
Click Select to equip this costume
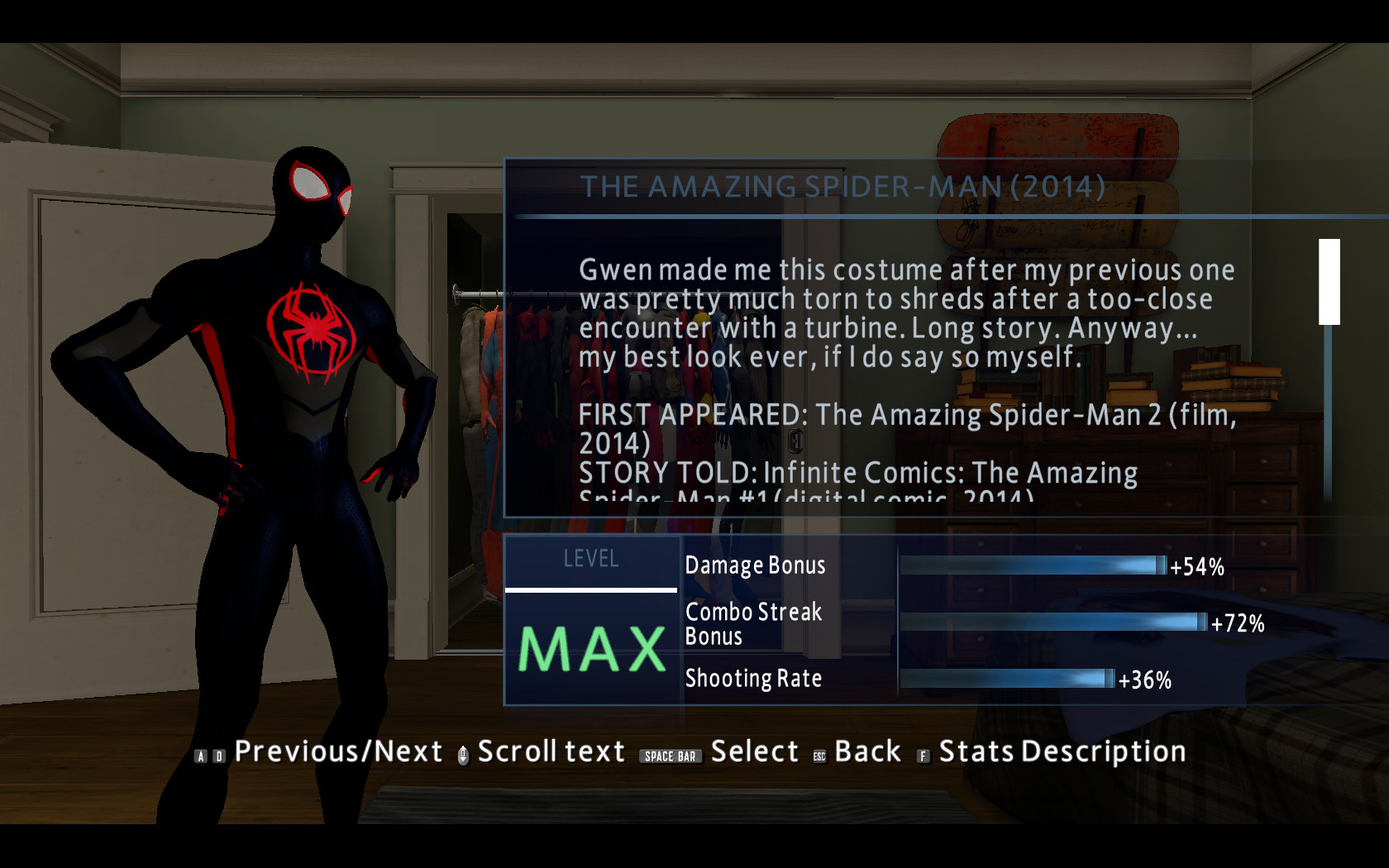point(753,752)
